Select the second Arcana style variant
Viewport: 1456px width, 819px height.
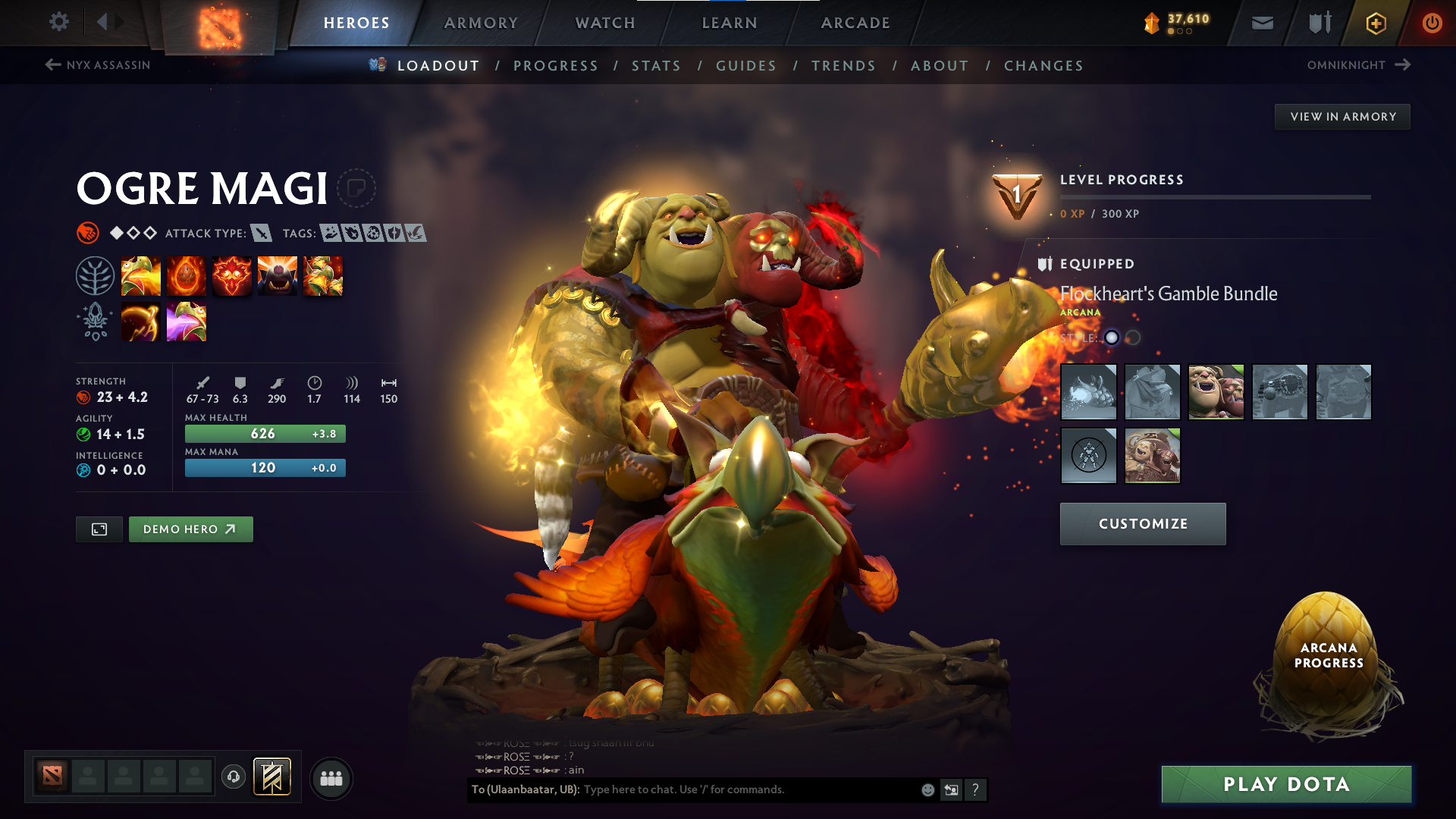tap(1134, 338)
